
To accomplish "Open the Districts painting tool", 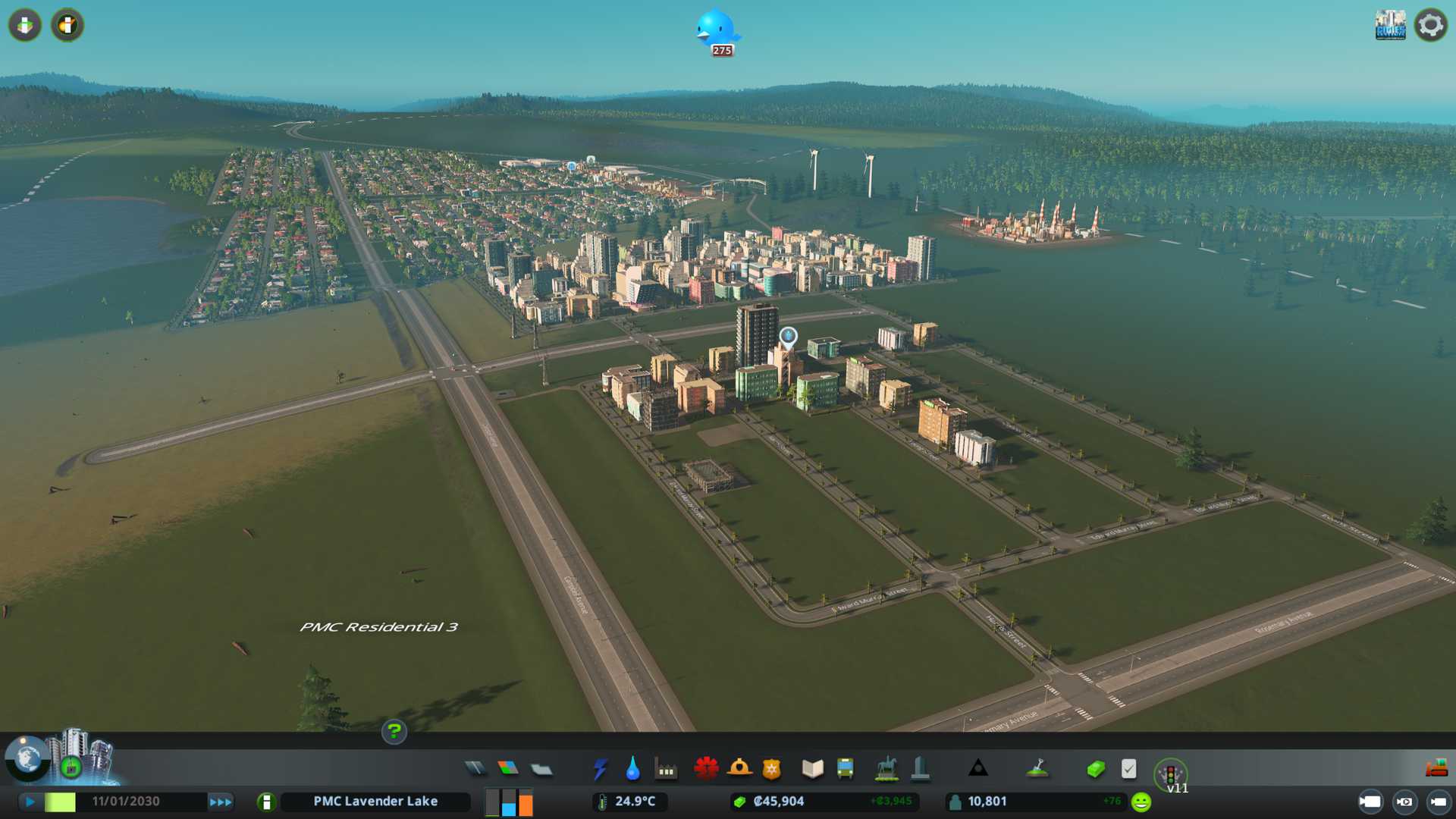I will click(541, 770).
